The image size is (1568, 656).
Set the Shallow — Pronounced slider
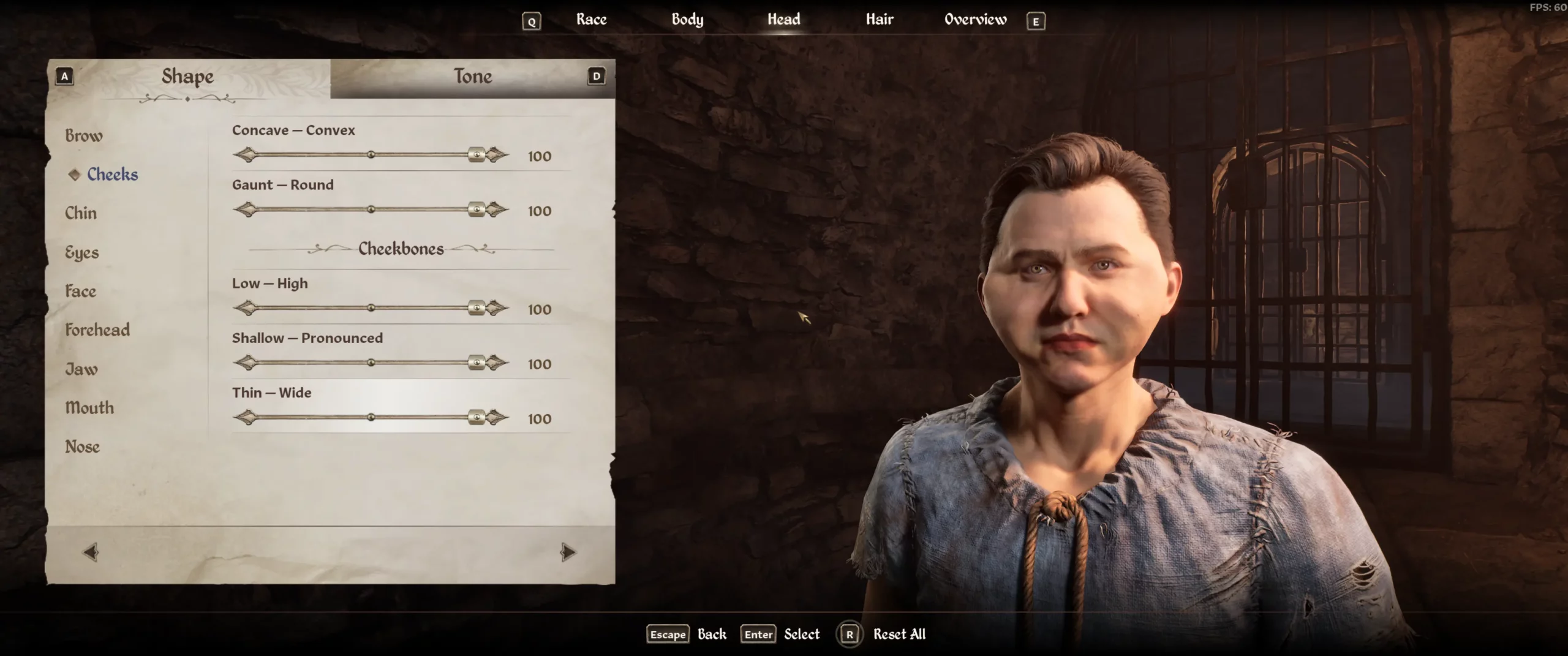[371, 363]
